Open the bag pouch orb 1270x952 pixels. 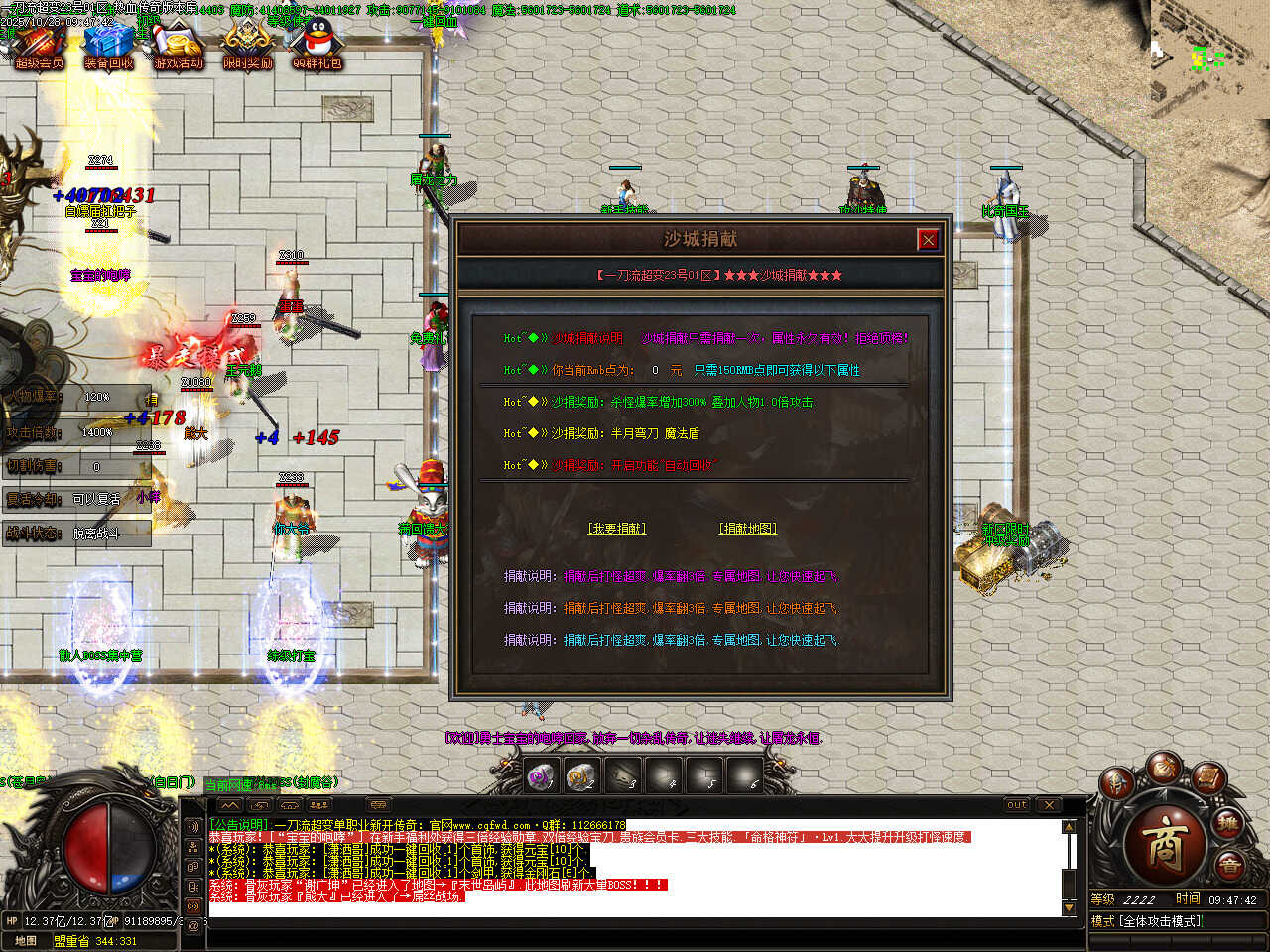click(1164, 767)
